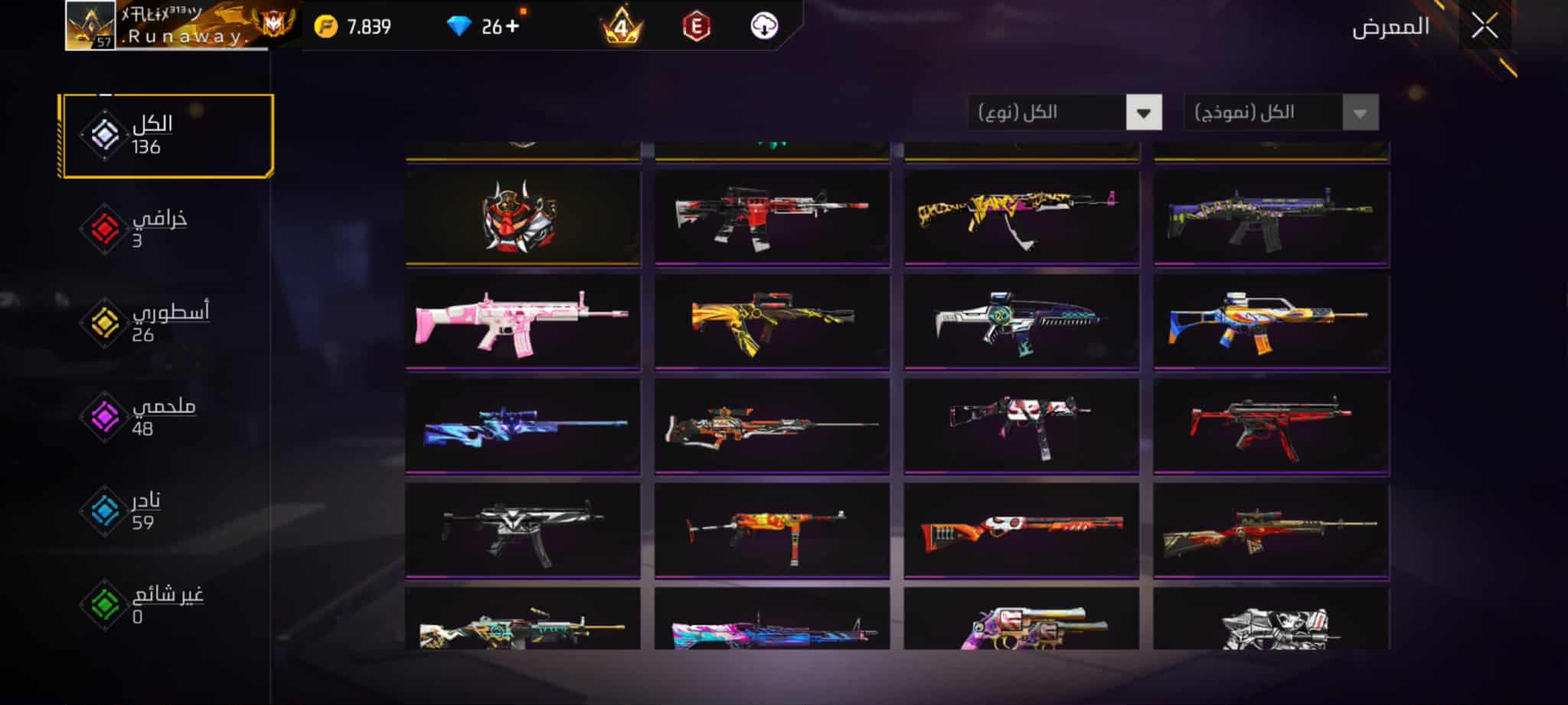Image resolution: width=1568 pixels, height=705 pixels.
Task: Open the Runaway player profile banner
Action: pyautogui.click(x=184, y=27)
